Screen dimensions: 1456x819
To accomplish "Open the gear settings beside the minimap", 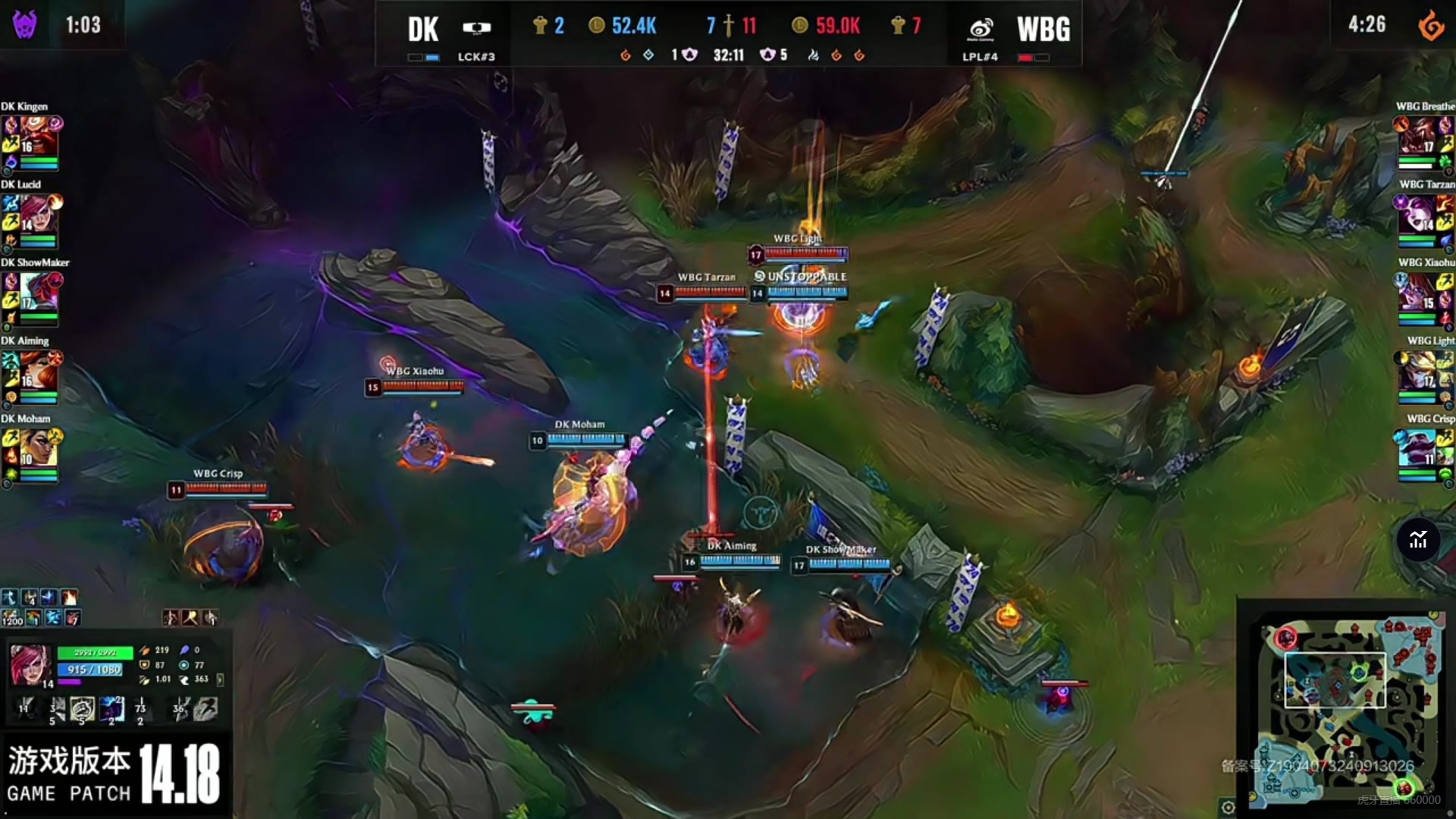I will 1228,807.
